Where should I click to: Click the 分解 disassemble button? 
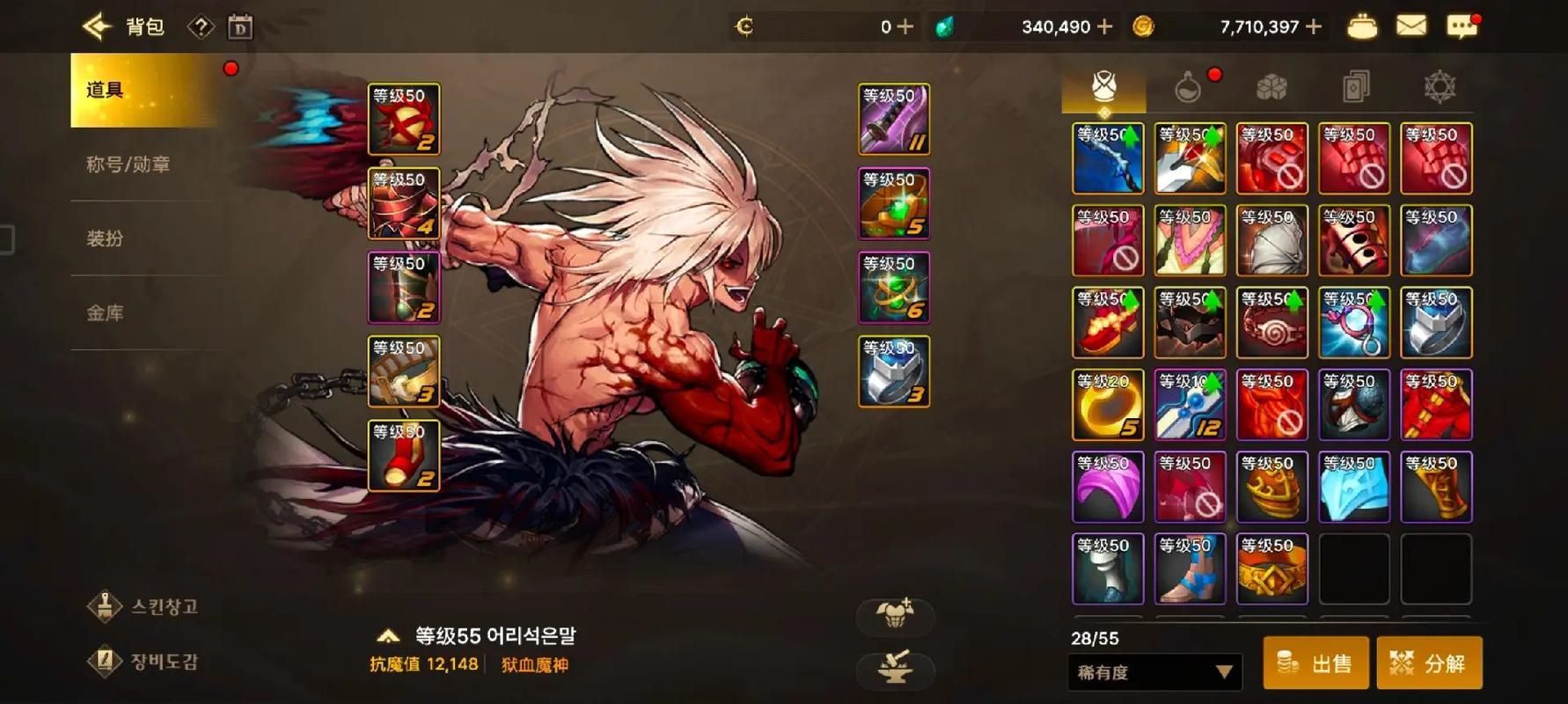click(x=1430, y=664)
